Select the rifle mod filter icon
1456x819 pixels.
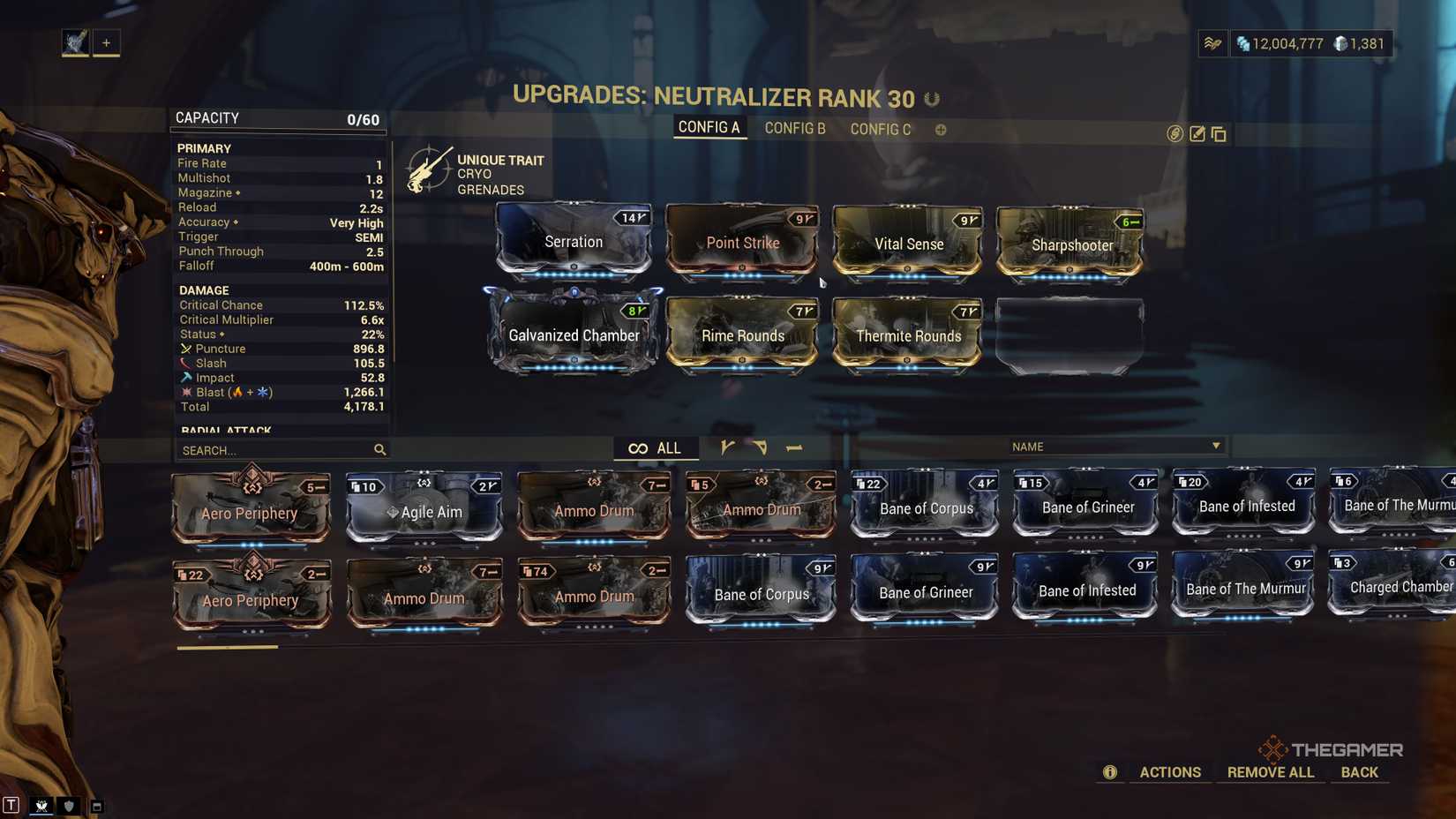click(x=726, y=448)
